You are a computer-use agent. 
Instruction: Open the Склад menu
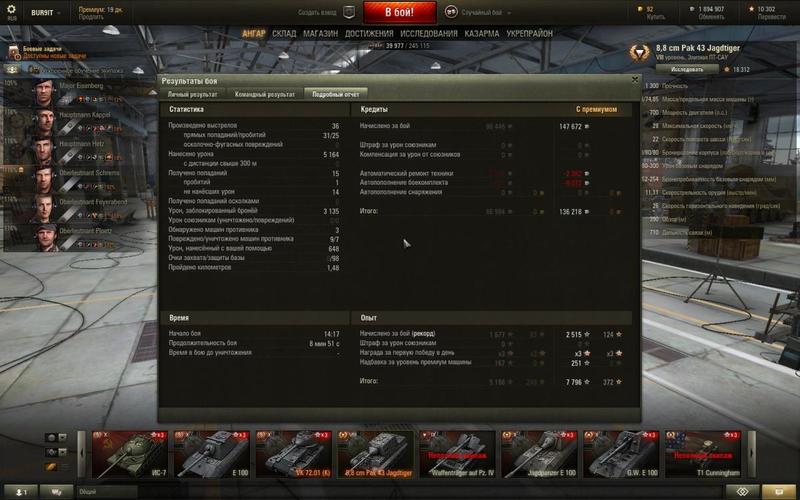click(284, 33)
